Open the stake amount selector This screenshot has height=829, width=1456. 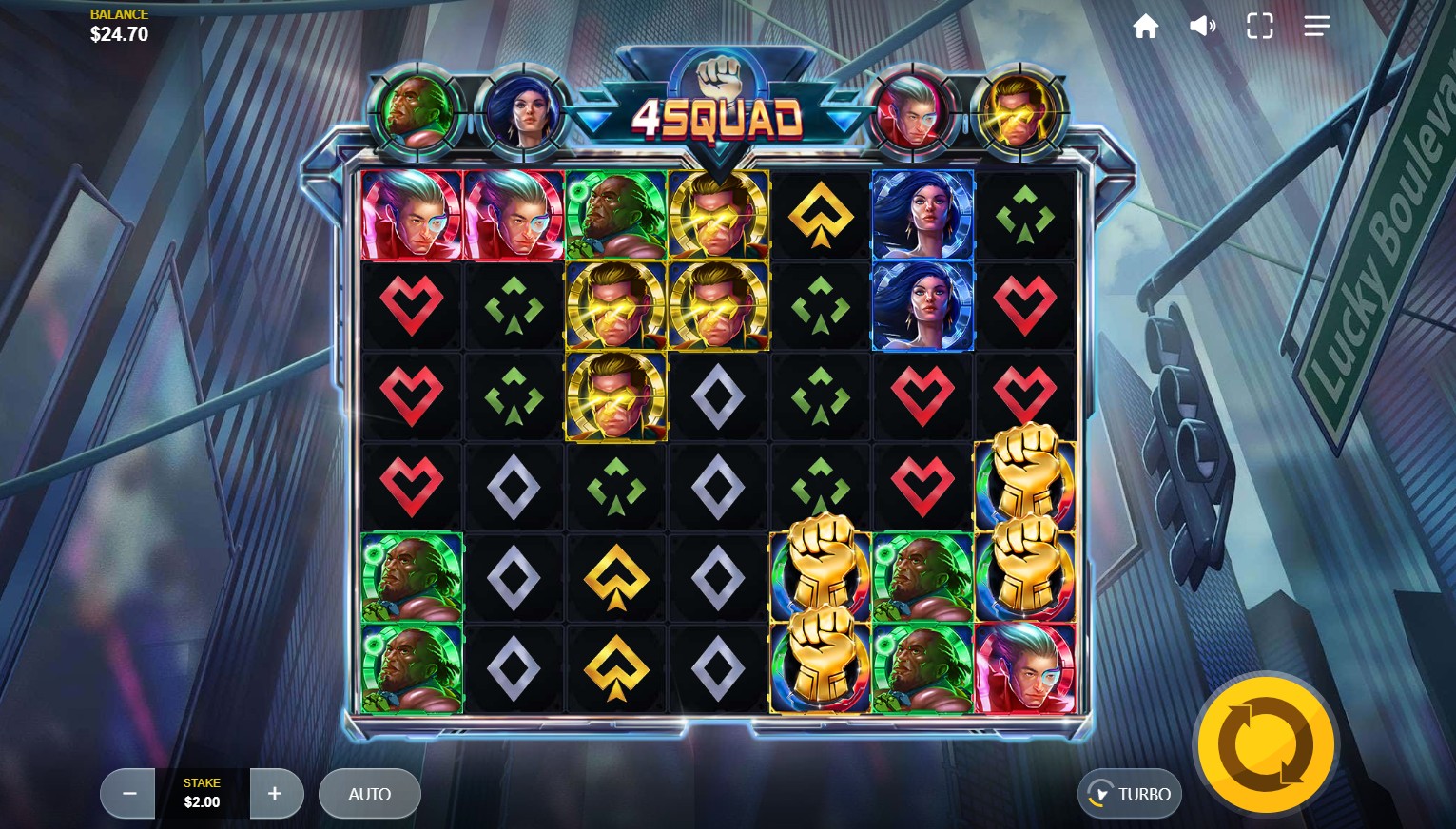click(202, 794)
